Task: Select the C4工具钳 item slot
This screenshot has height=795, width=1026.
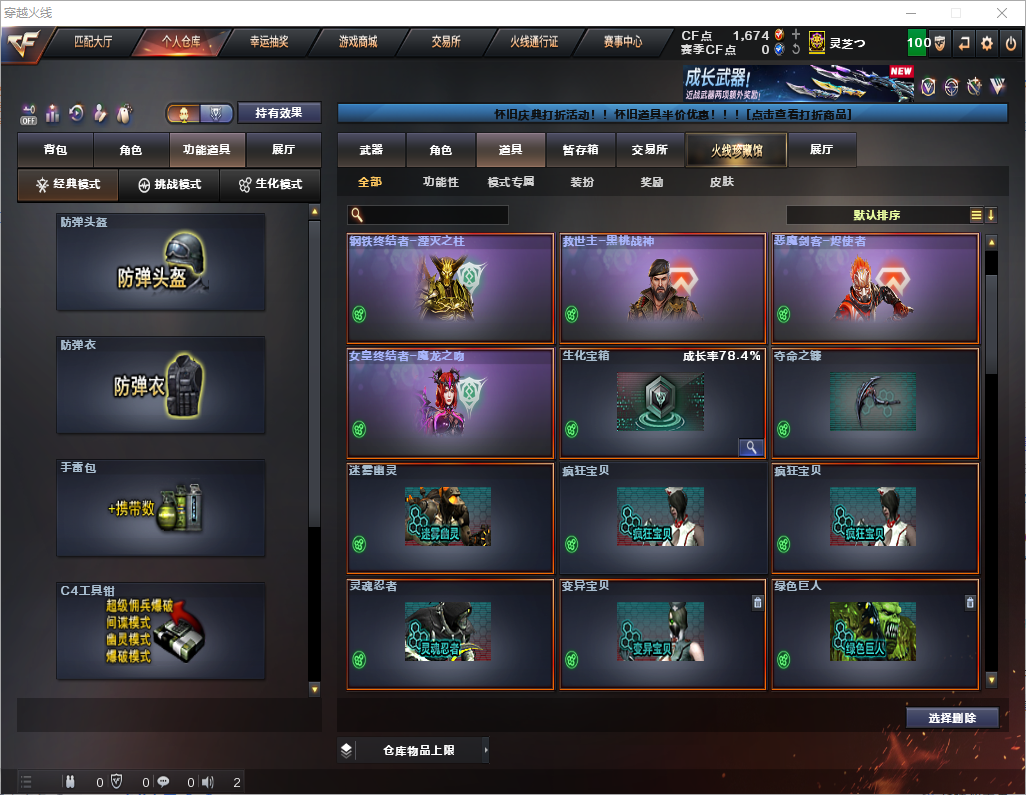Action: coord(161,631)
